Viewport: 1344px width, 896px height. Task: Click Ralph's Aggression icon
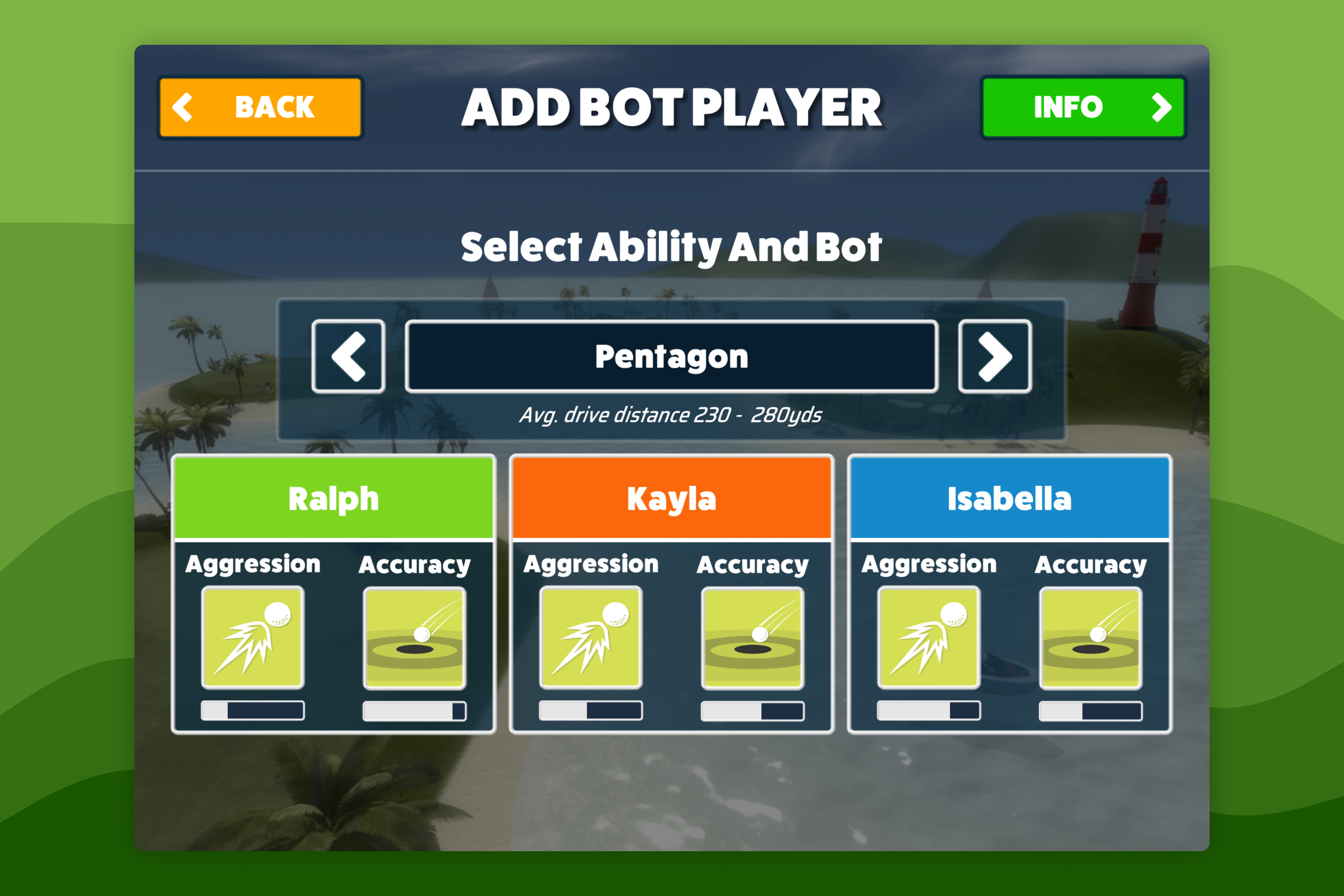(x=253, y=637)
